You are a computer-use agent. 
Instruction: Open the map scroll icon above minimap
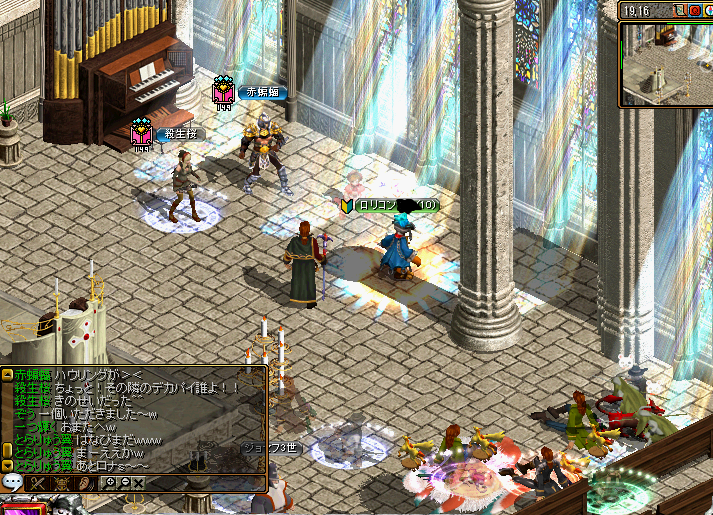coord(679,10)
